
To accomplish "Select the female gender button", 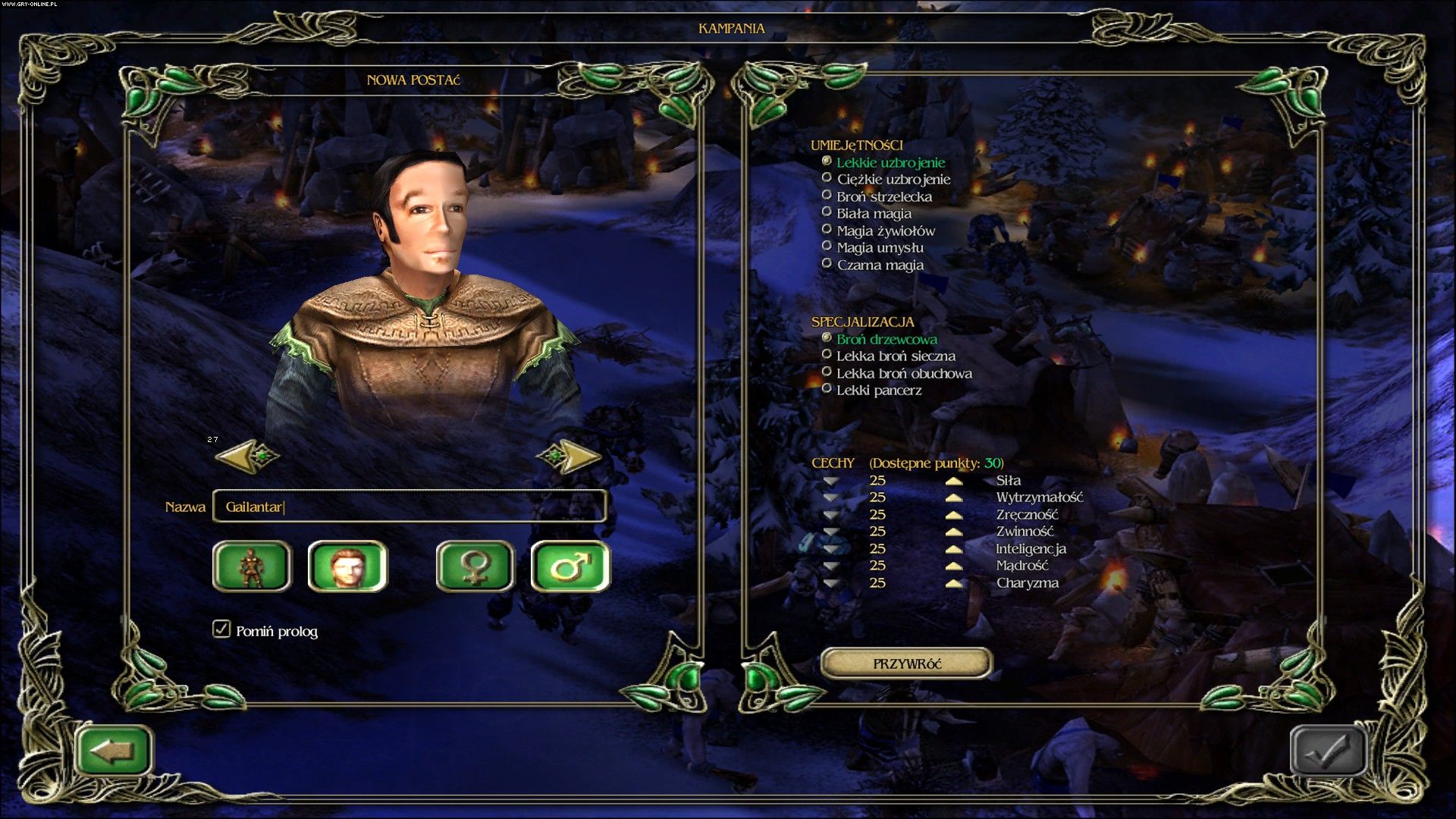I will [x=475, y=566].
